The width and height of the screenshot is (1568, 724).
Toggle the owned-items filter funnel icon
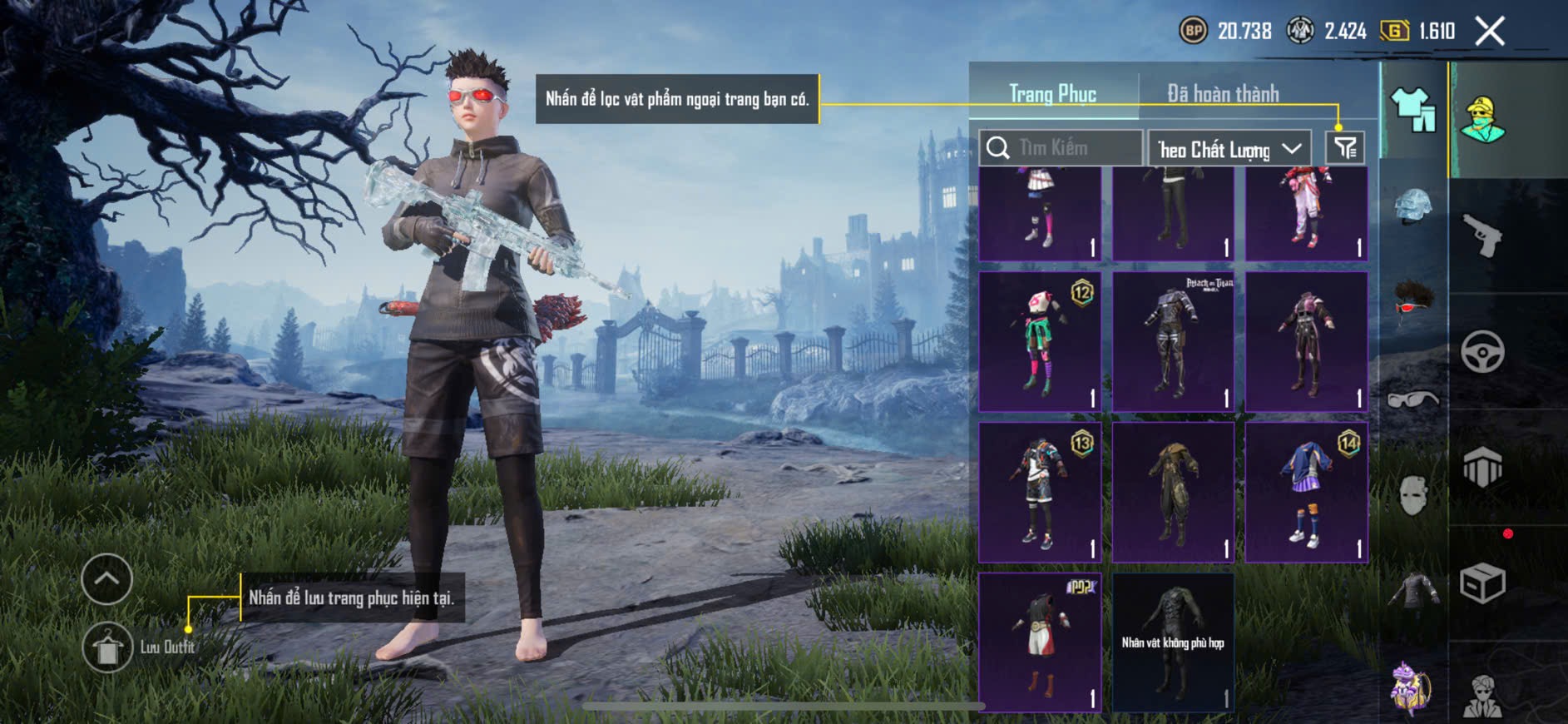[x=1345, y=148]
